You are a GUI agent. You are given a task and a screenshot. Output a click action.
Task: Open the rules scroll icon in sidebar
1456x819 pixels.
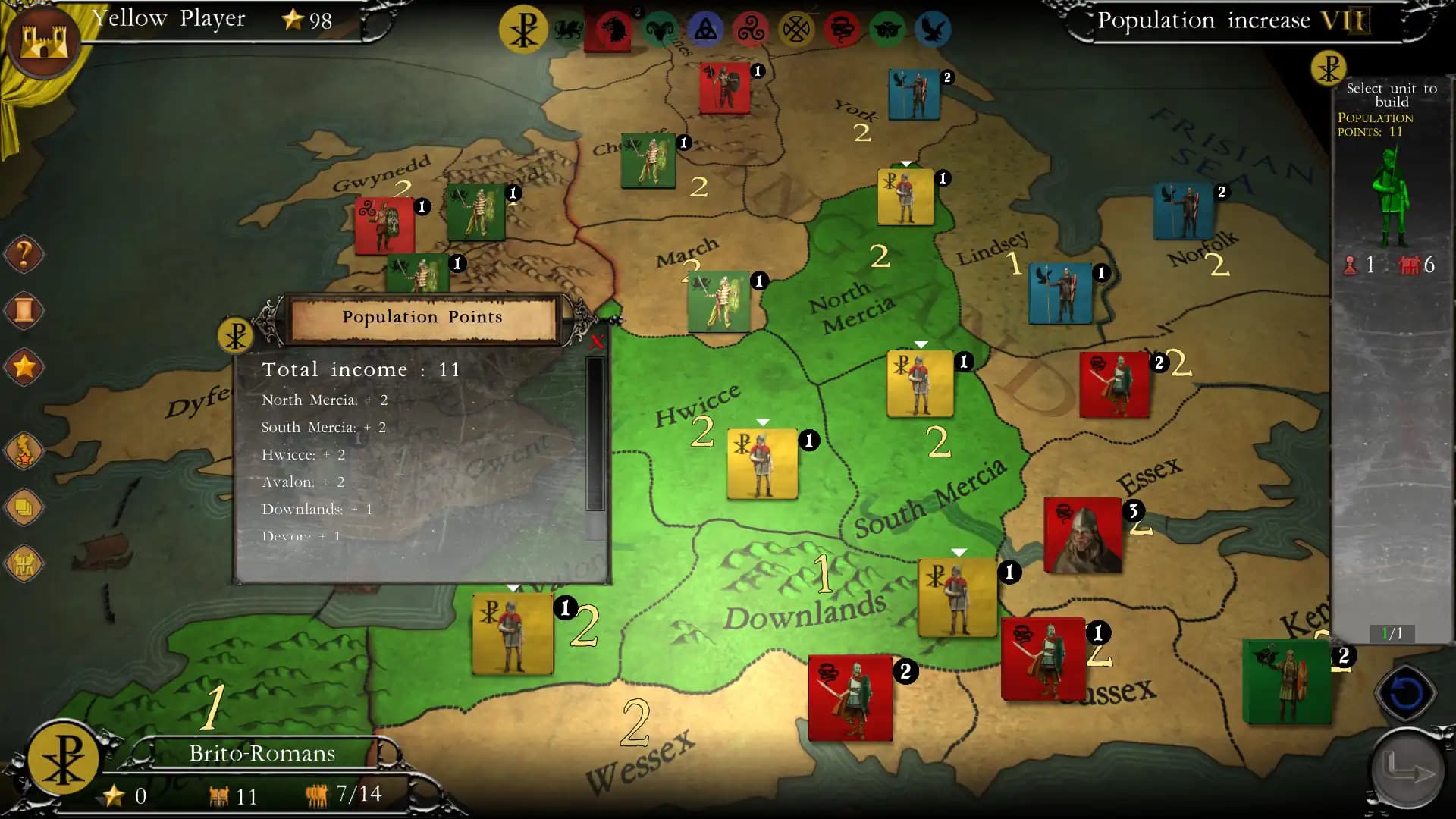[x=24, y=311]
